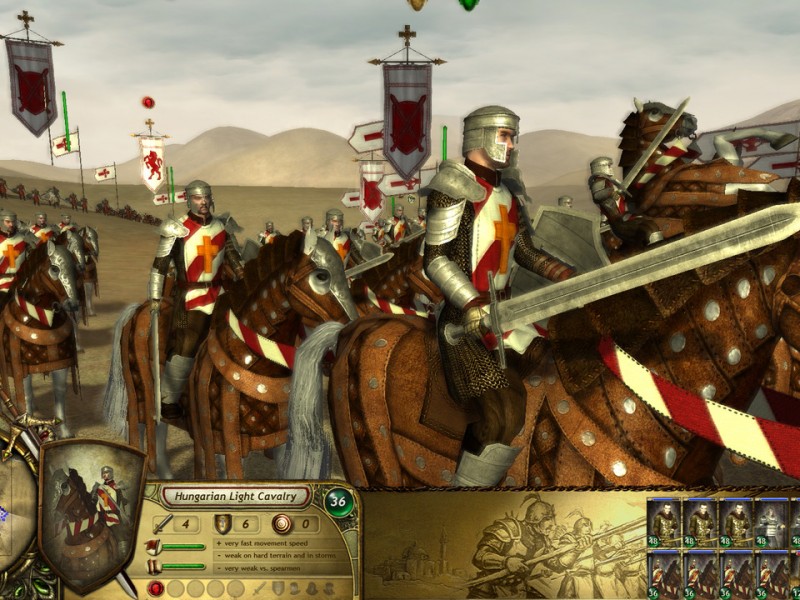Image resolution: width=800 pixels, height=600 pixels.
Task: Select the pale-armored infantry unit card
Action: click(x=771, y=523)
